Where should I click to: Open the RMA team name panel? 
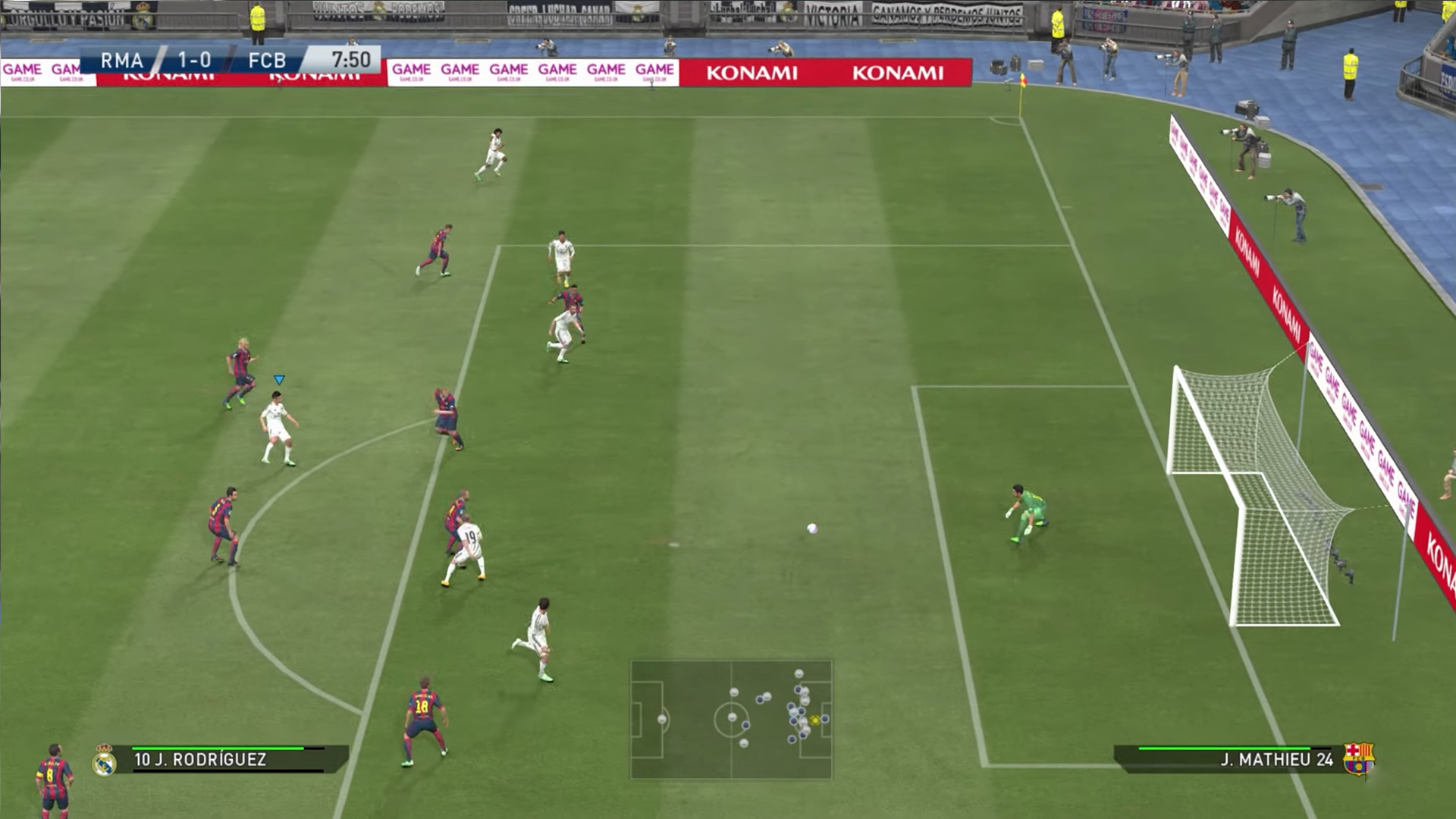tap(123, 60)
